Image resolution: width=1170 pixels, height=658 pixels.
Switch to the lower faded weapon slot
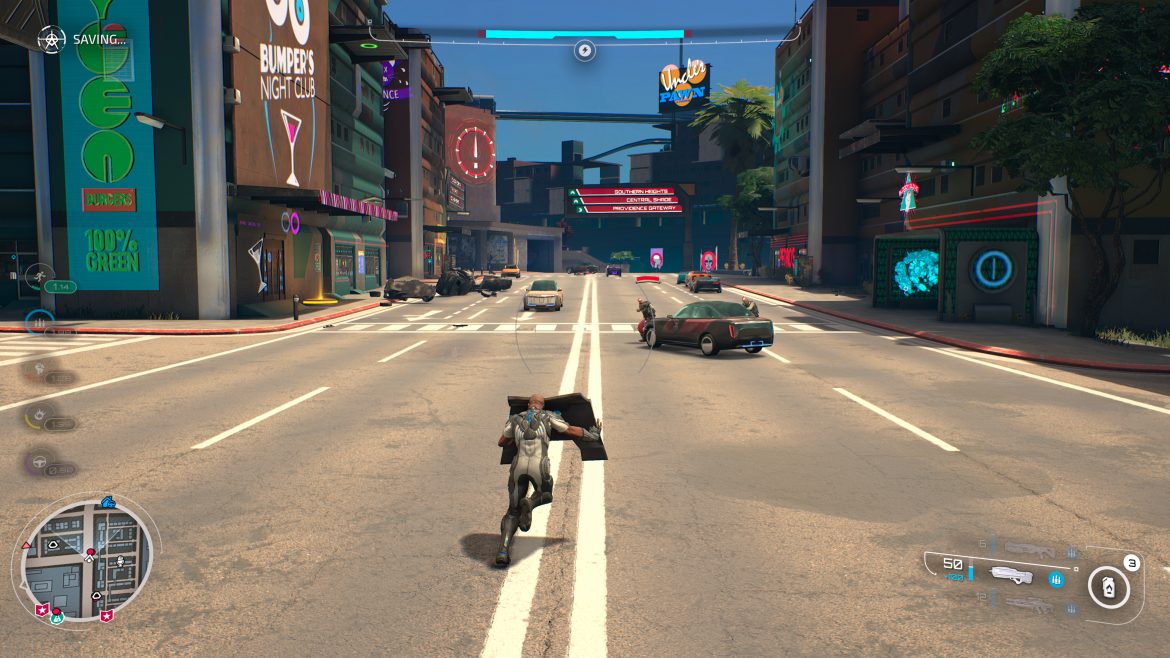[x=1028, y=603]
